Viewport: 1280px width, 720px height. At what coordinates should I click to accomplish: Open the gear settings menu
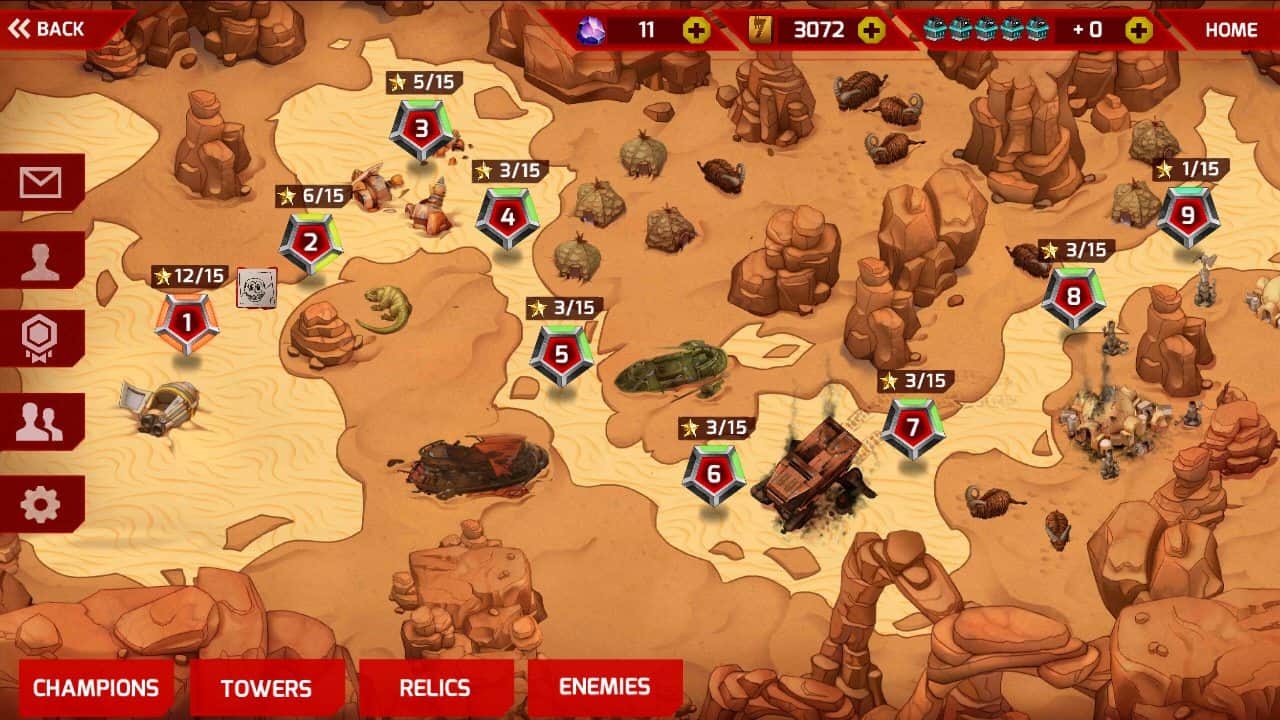40,505
